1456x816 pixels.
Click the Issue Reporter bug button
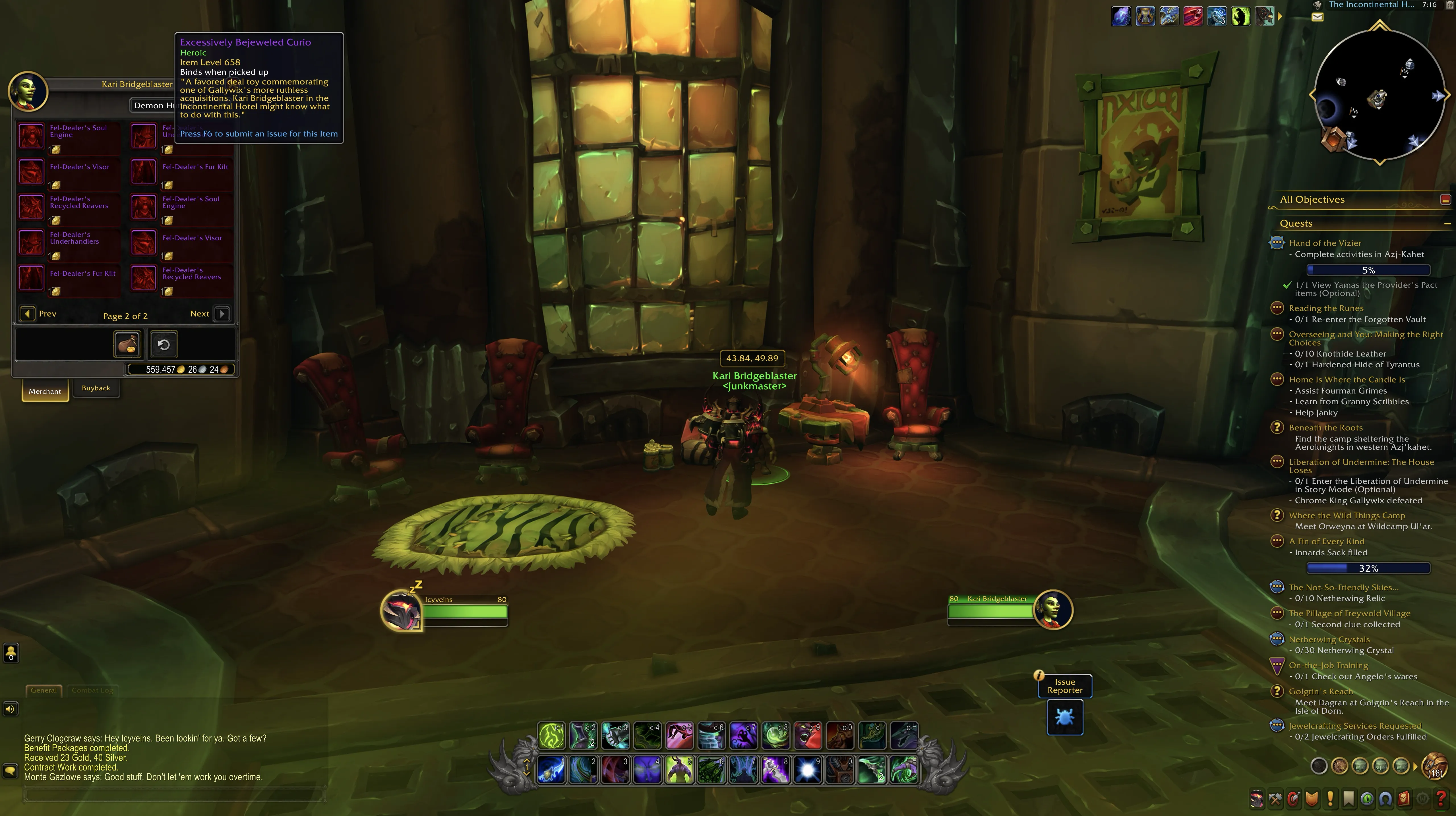pos(1064,717)
